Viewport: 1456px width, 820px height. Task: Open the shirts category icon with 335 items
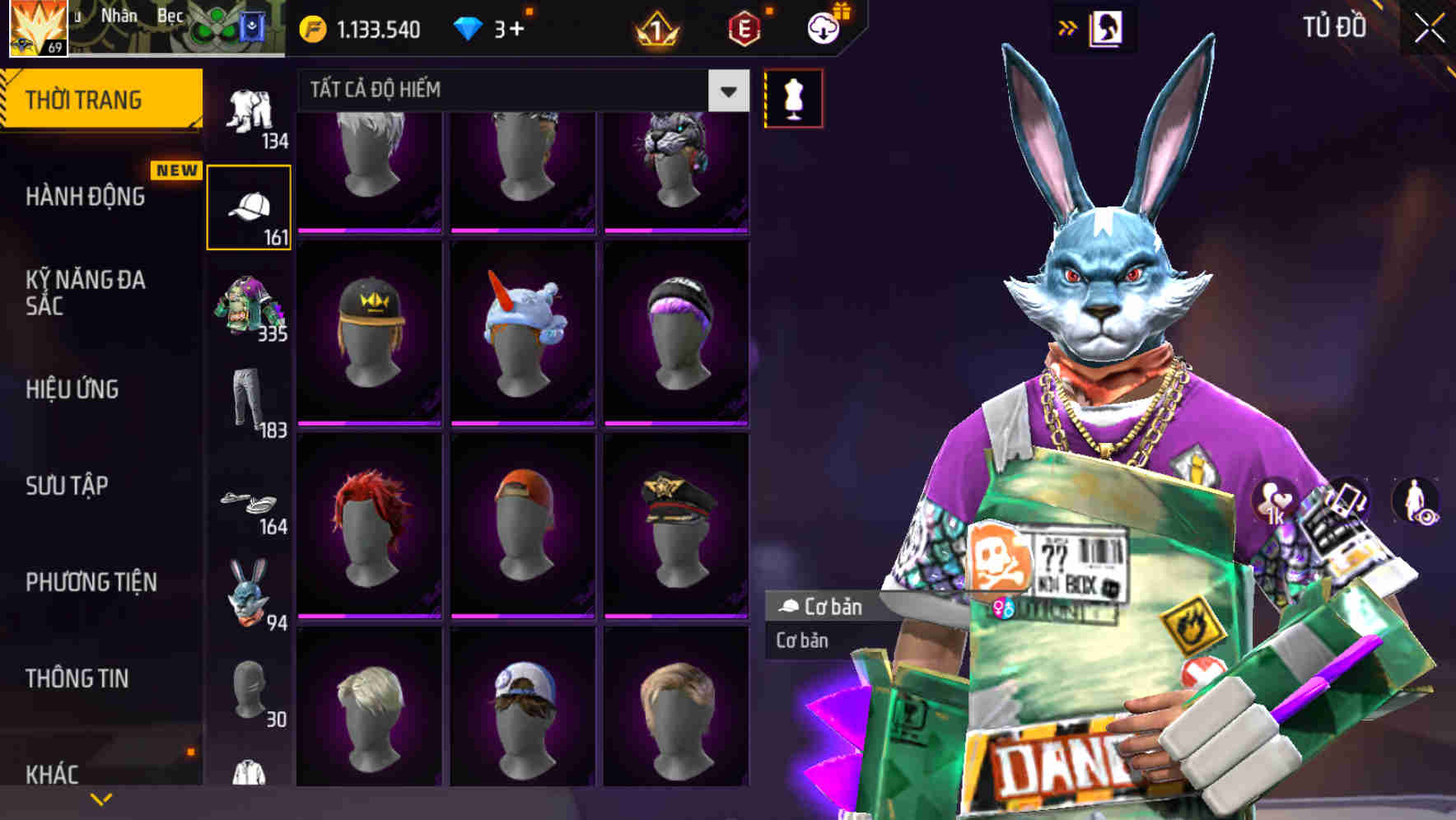pyautogui.click(x=251, y=305)
